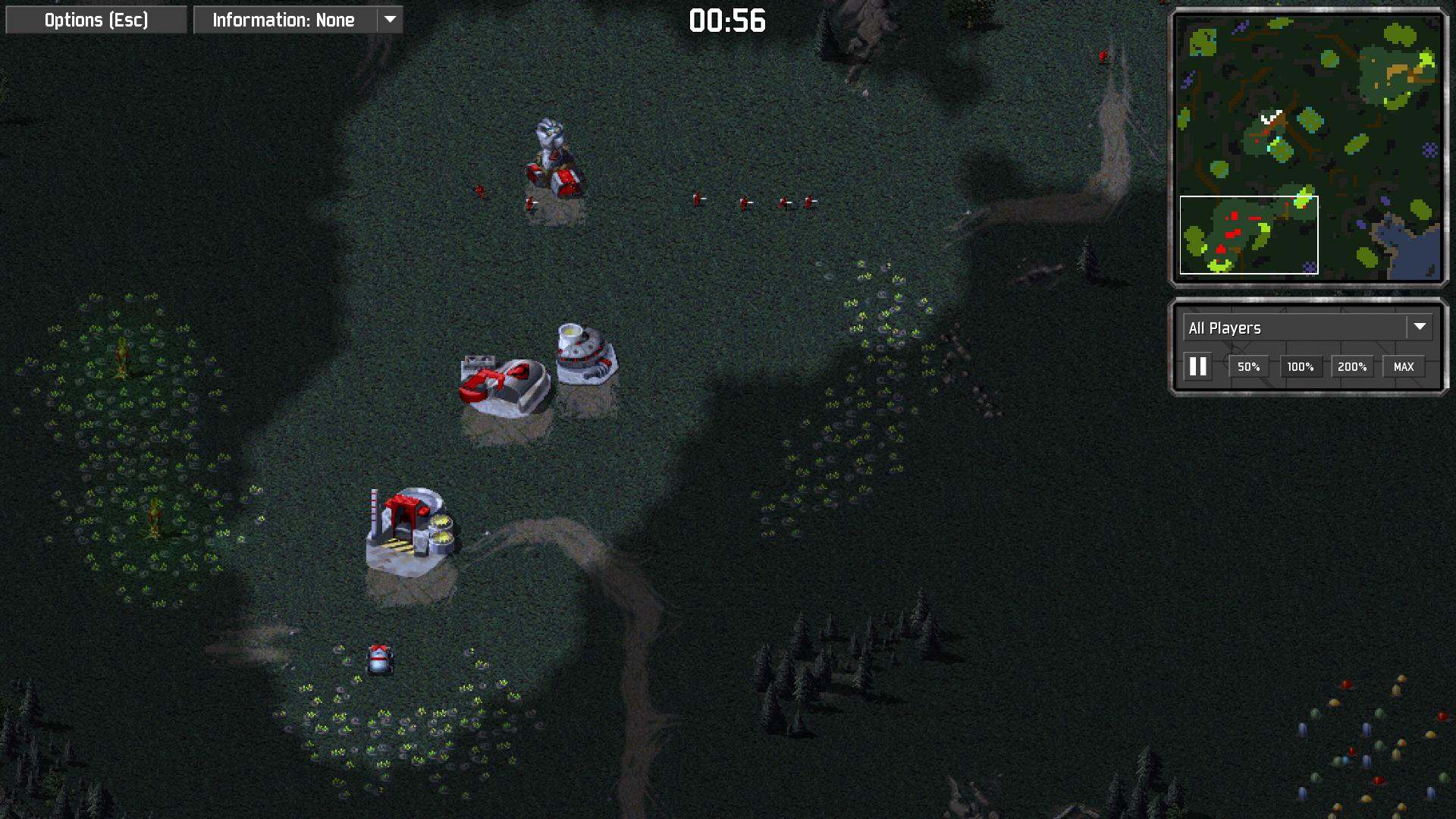Open the Options (Esc) menu
This screenshot has height=819, width=1456.
96,20
